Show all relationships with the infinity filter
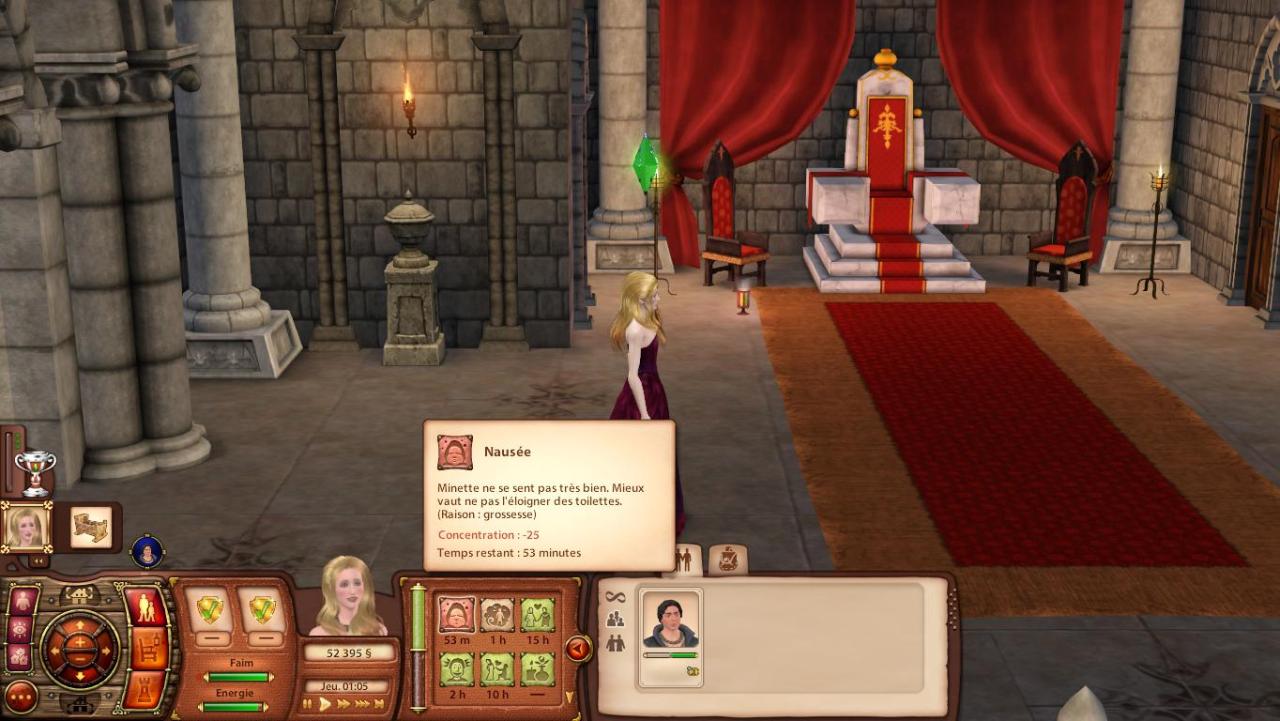Image resolution: width=1280 pixels, height=721 pixels. (x=615, y=597)
